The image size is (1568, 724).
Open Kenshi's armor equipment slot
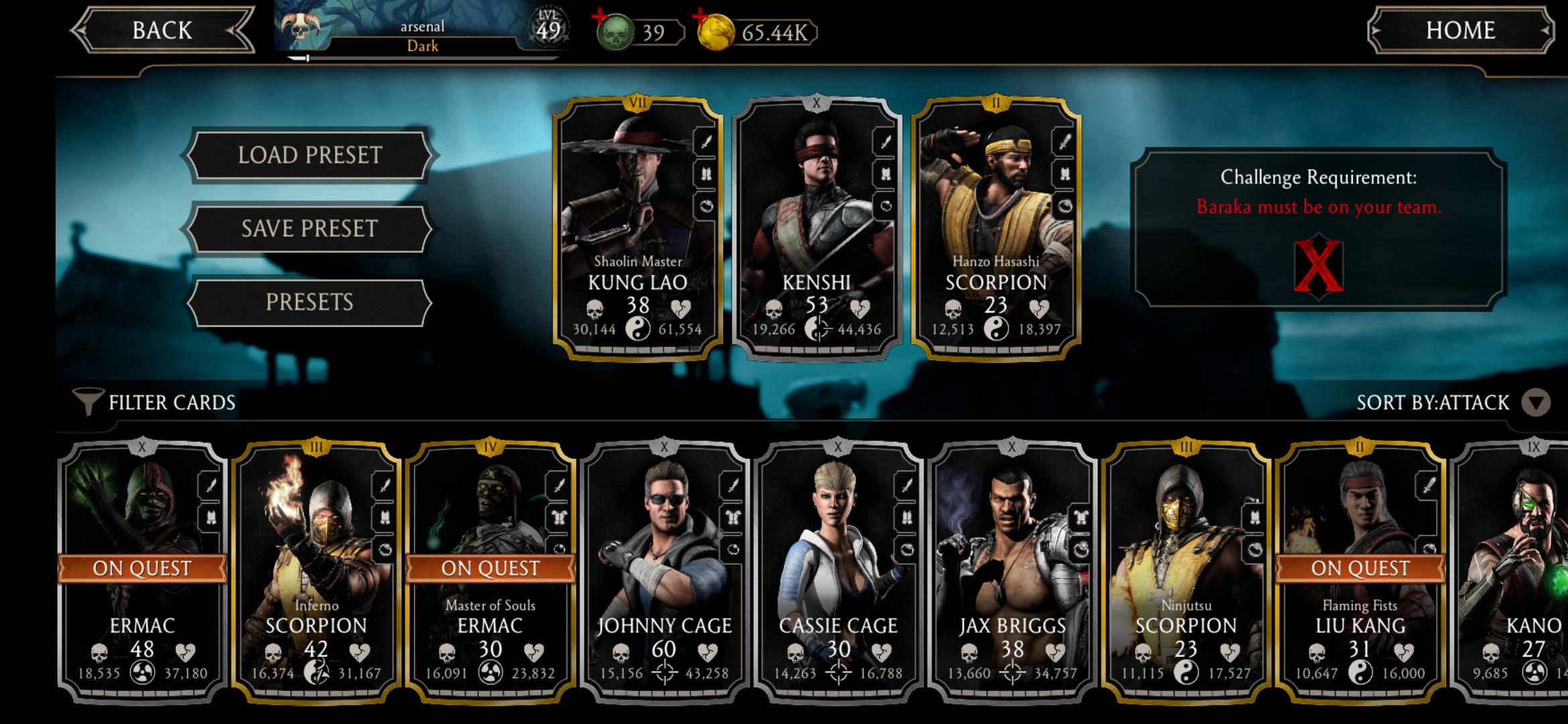[886, 175]
